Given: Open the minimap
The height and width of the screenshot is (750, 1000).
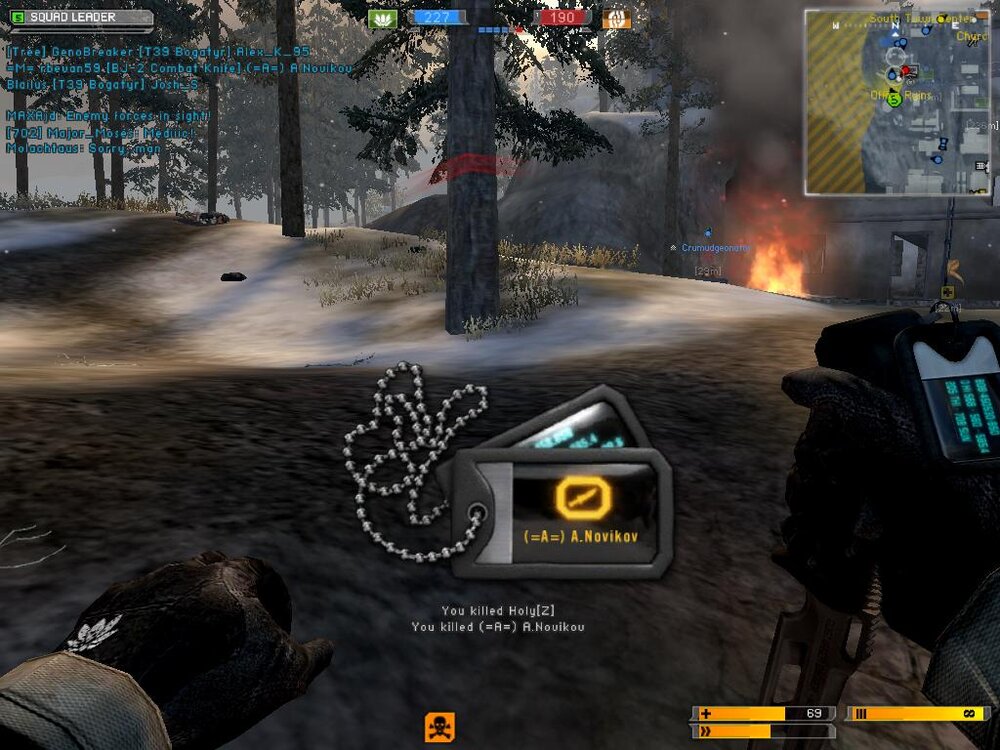Looking at the screenshot, I should click(x=897, y=102).
